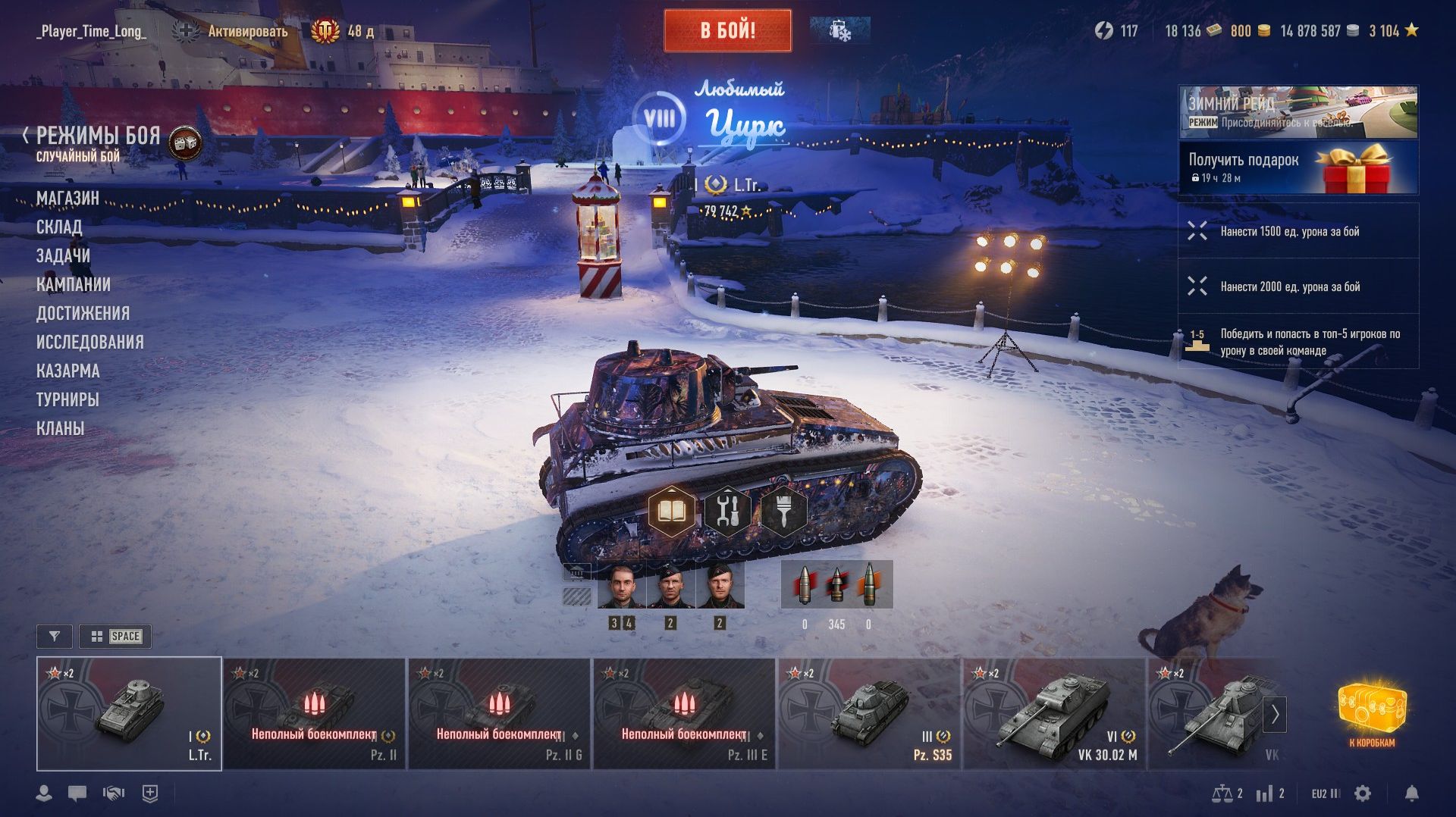Open the Казарма barracks
Image resolution: width=1456 pixels, height=817 pixels.
pyautogui.click(x=68, y=371)
